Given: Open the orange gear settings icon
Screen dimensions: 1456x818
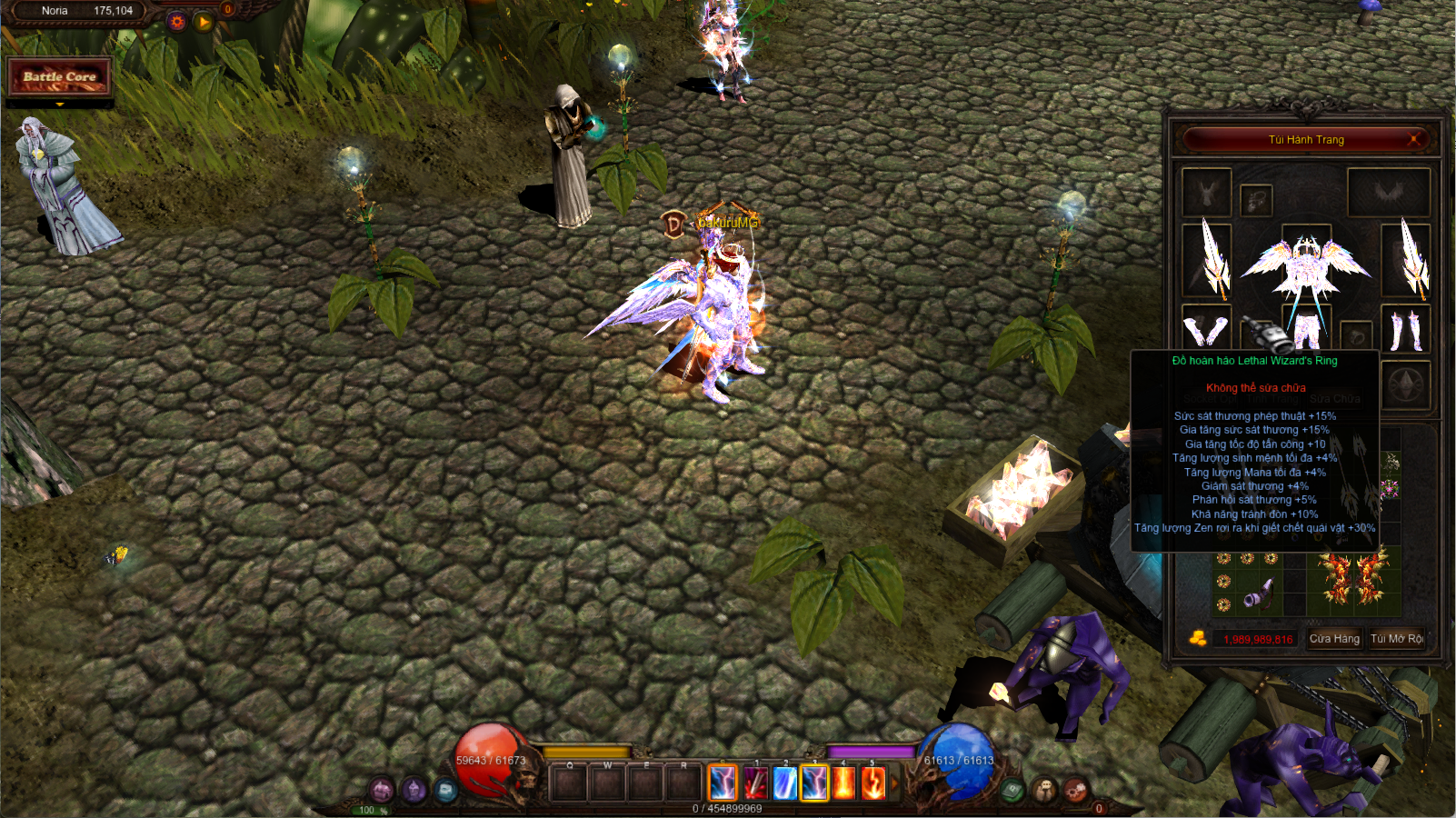Looking at the screenshot, I should coord(176,22).
